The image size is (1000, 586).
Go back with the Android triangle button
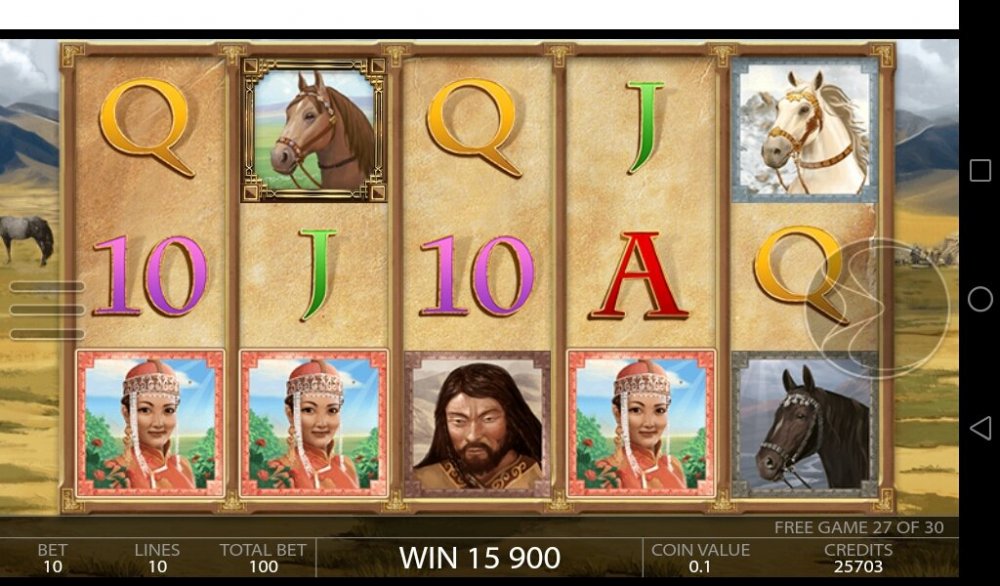[980, 428]
